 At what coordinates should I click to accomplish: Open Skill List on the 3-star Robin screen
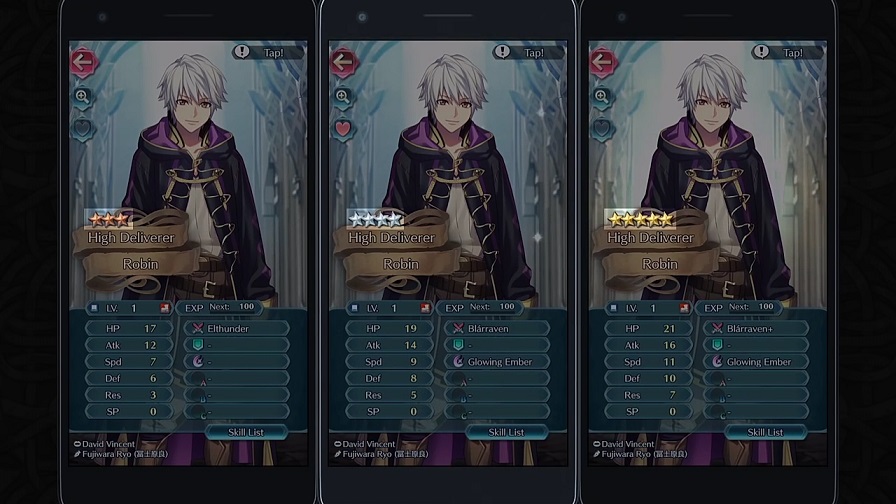click(248, 431)
